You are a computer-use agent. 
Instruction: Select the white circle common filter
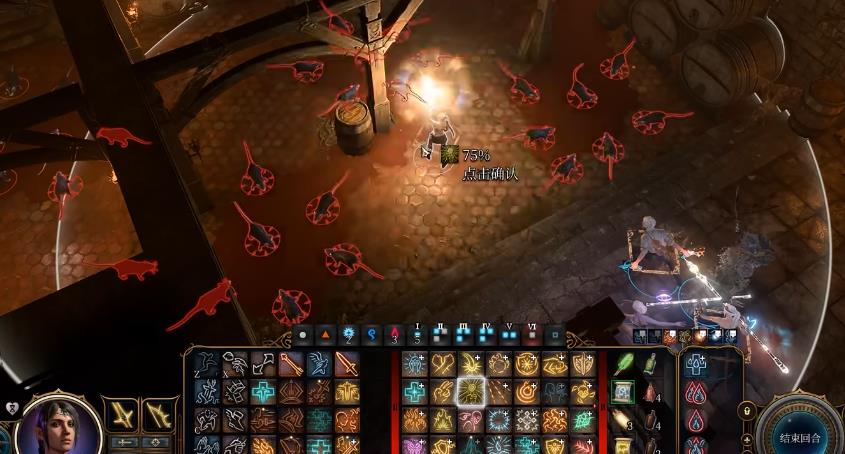click(x=303, y=333)
